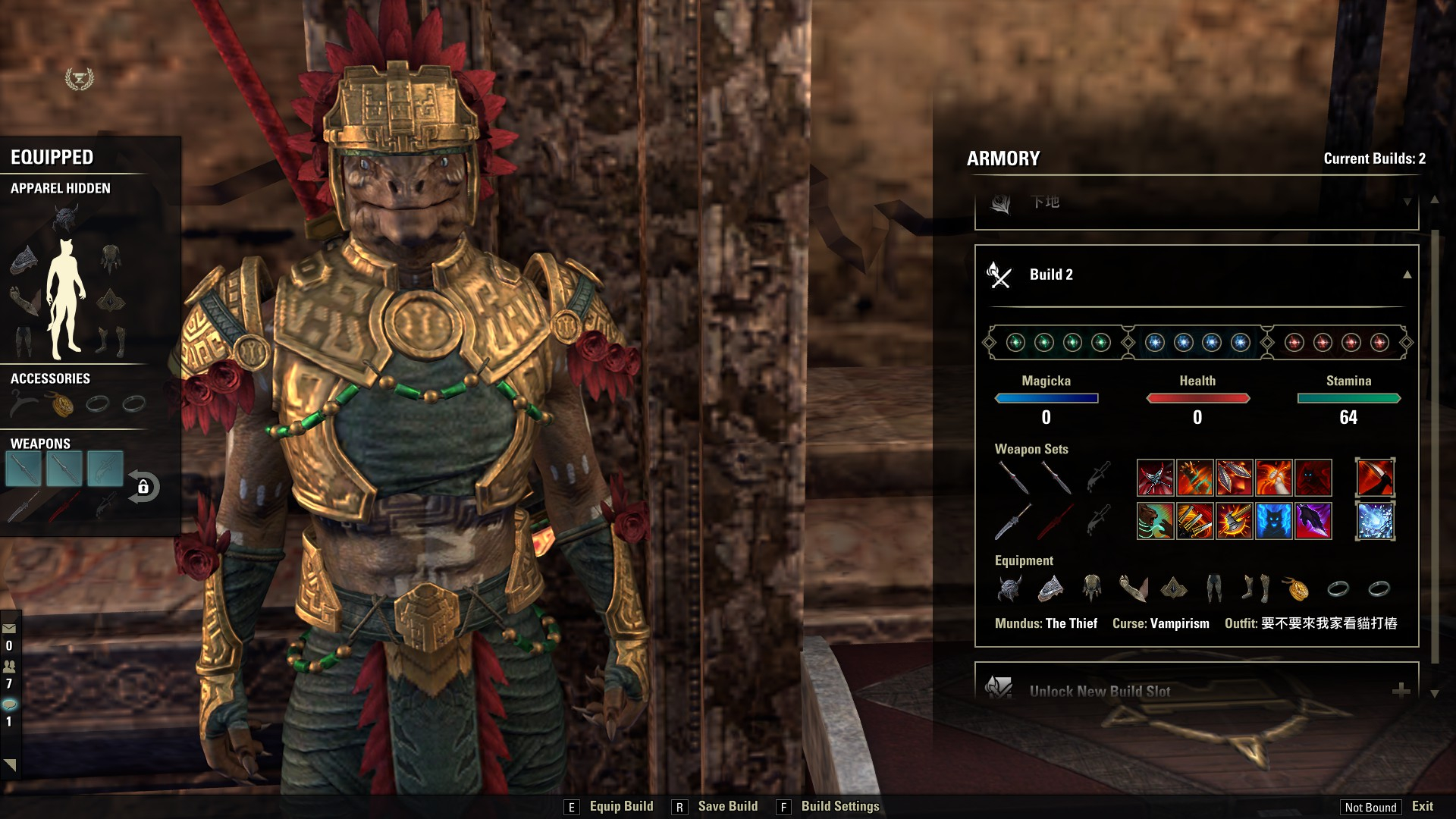Viewport: 1456px width, 819px height.
Task: Select the blue cat face skill
Action: click(1273, 521)
